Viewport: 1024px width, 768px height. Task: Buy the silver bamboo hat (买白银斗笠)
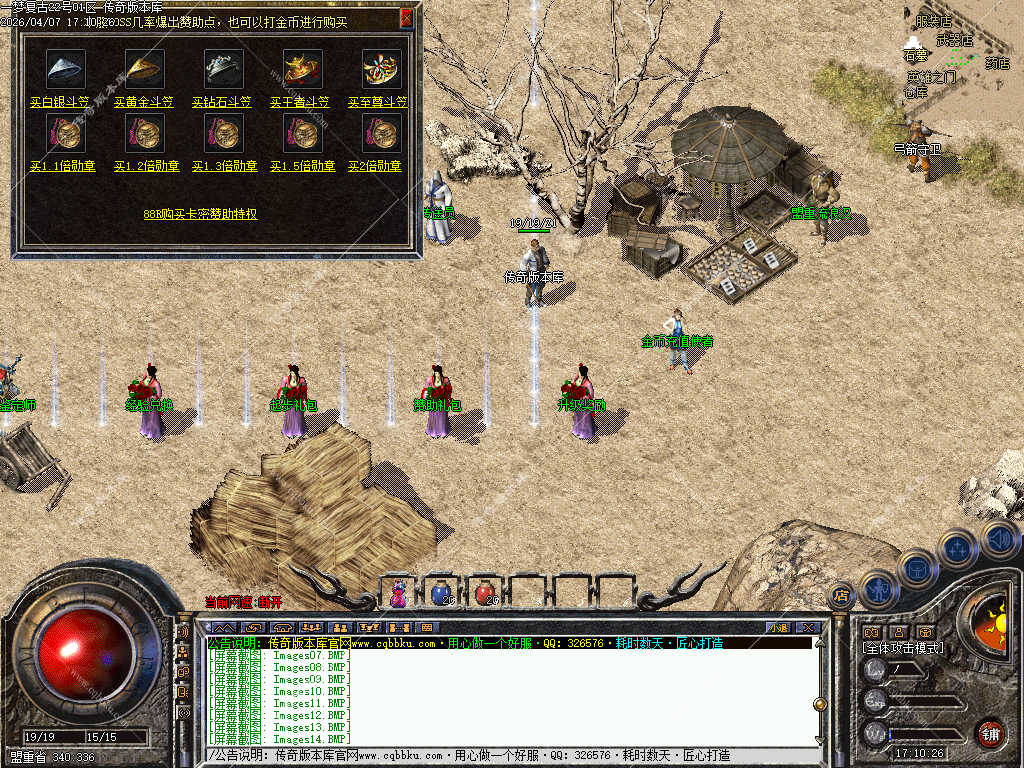click(60, 102)
